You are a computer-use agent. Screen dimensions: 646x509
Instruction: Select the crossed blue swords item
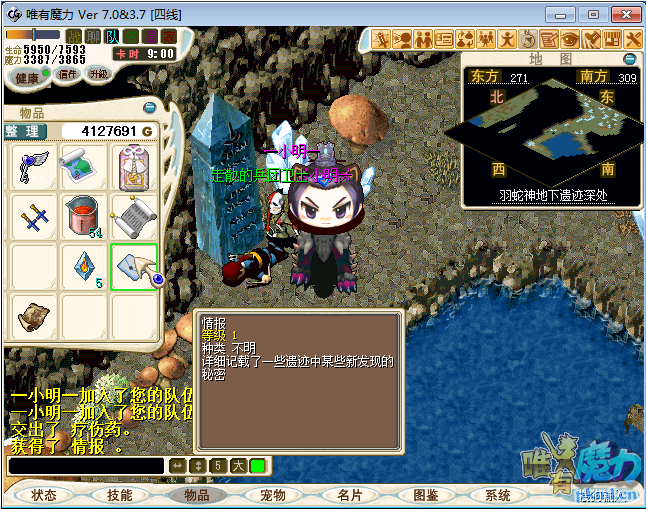[x=33, y=216]
